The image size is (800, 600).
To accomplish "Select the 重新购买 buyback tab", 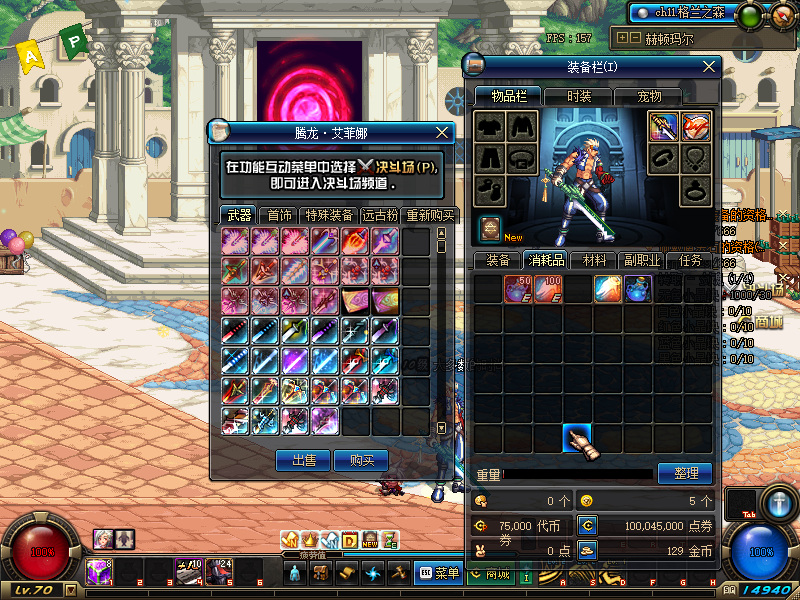I will pyautogui.click(x=431, y=215).
